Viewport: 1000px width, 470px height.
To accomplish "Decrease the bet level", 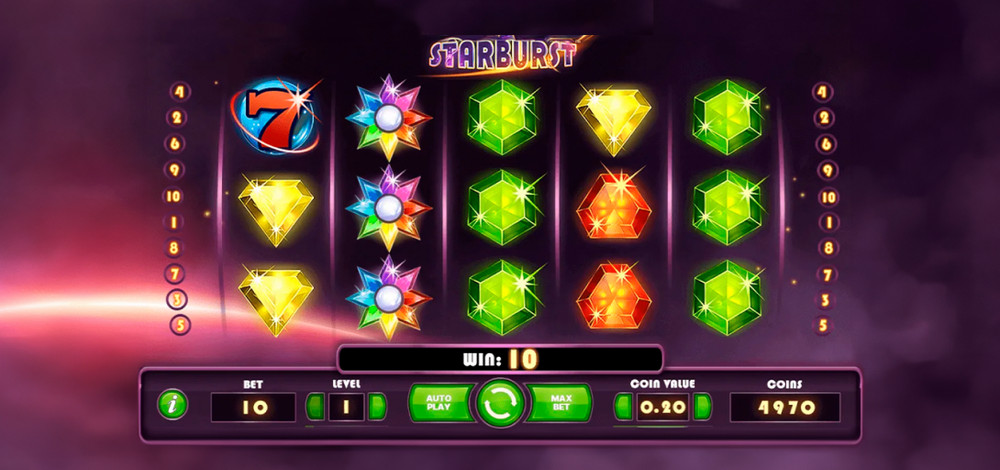I will [x=315, y=406].
